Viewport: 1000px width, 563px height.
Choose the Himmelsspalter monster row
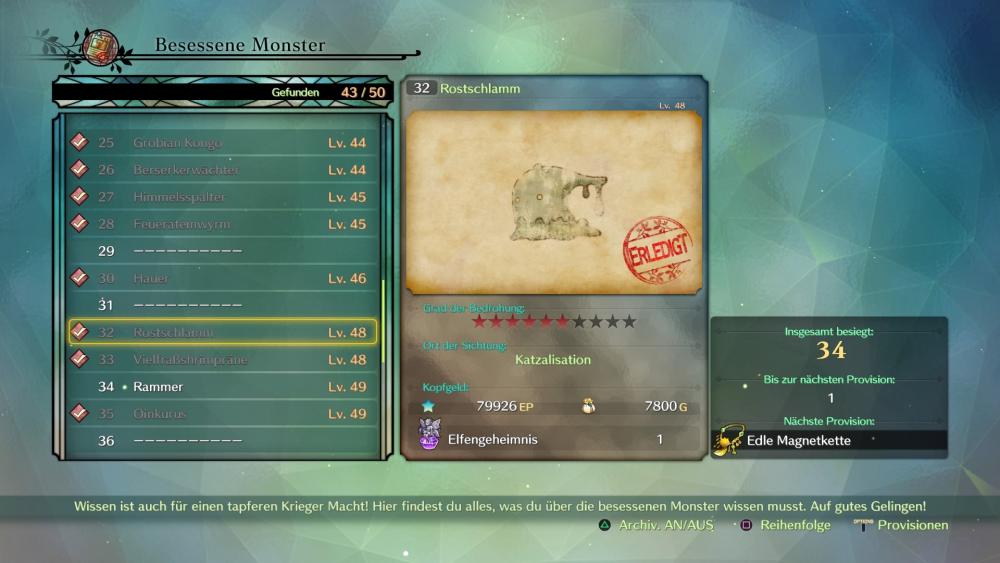pyautogui.click(x=222, y=197)
